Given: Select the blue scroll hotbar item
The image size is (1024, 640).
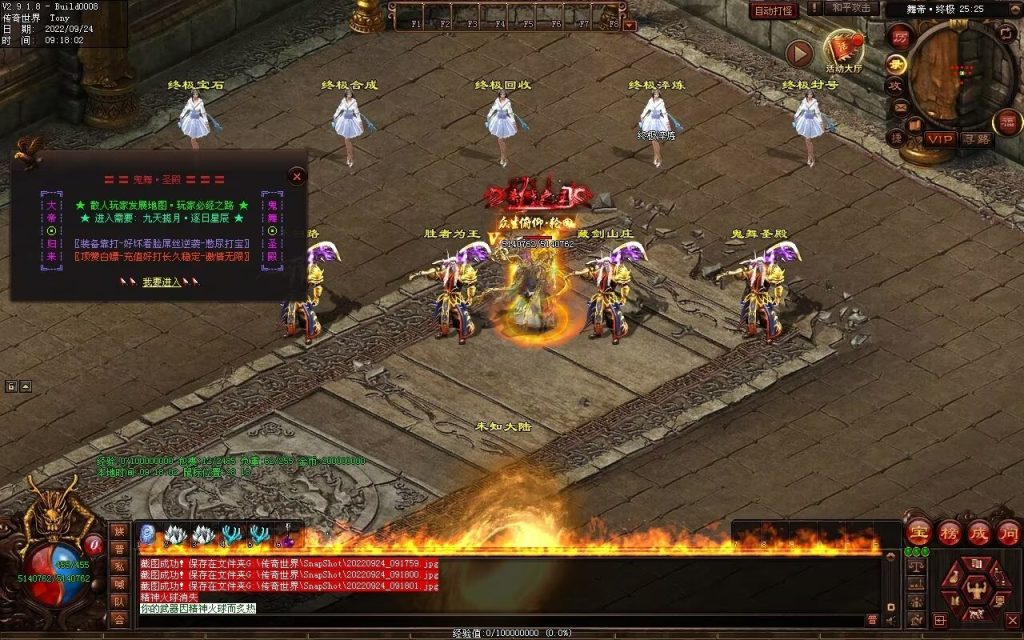Looking at the screenshot, I should coord(148,535).
